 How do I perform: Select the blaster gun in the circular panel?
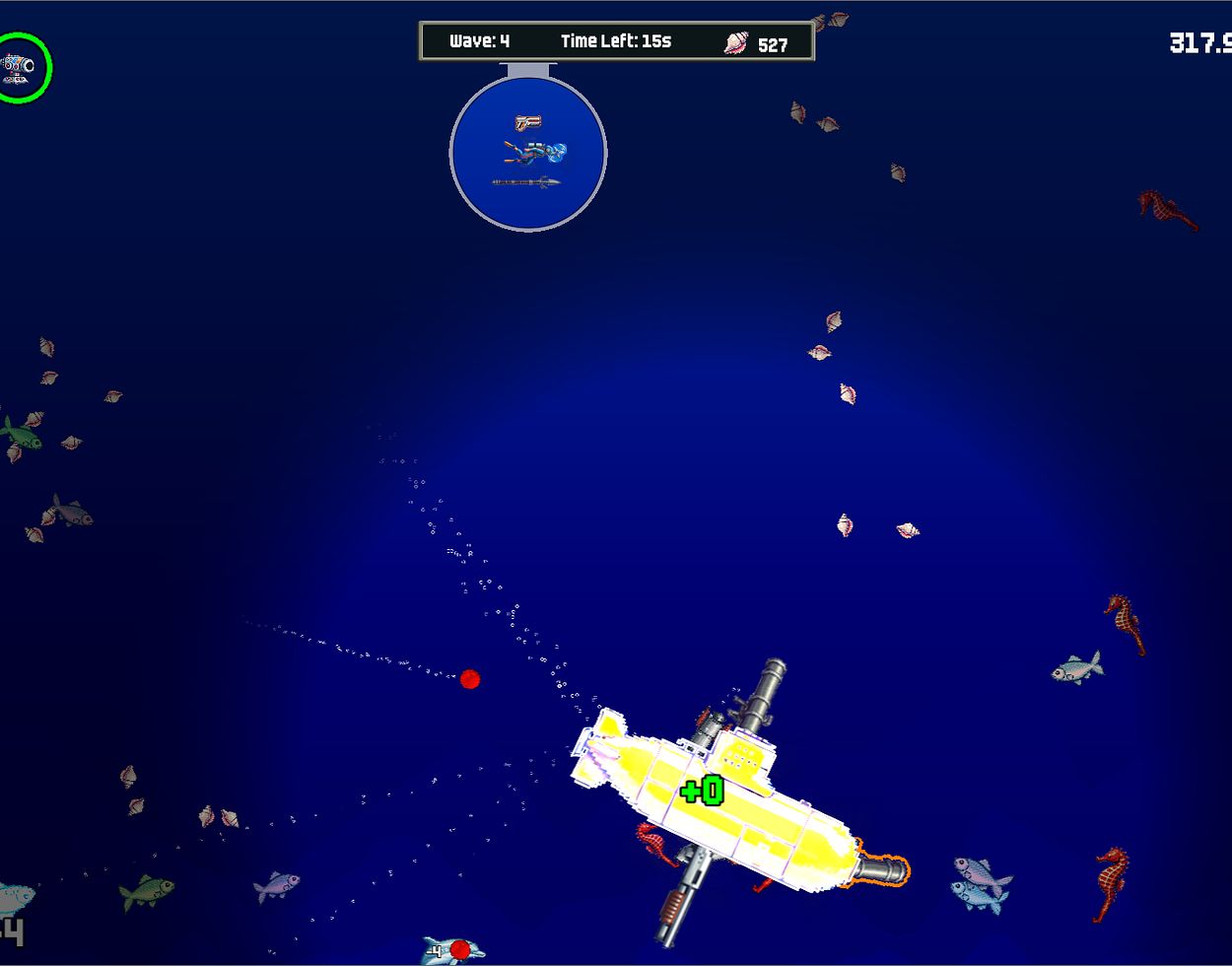tap(528, 122)
